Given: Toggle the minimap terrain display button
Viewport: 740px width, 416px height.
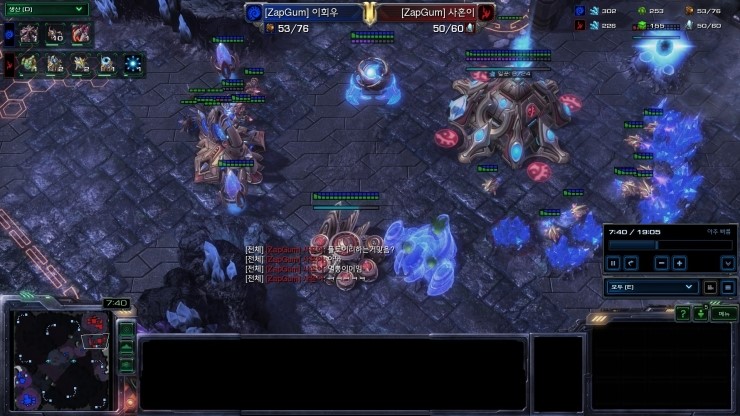Looking at the screenshot, I should pos(127,348).
